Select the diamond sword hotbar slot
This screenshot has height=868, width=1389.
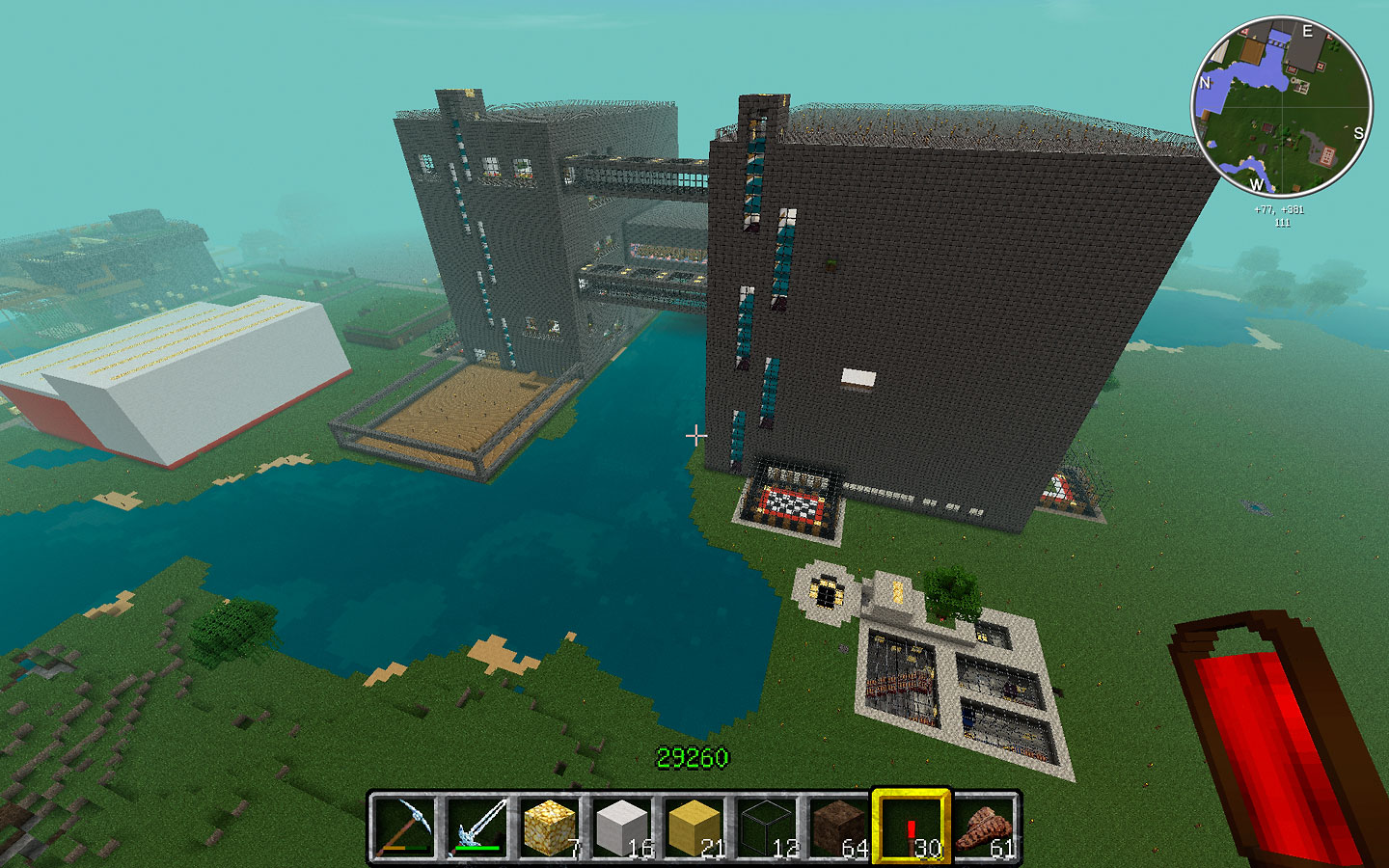(x=477, y=827)
